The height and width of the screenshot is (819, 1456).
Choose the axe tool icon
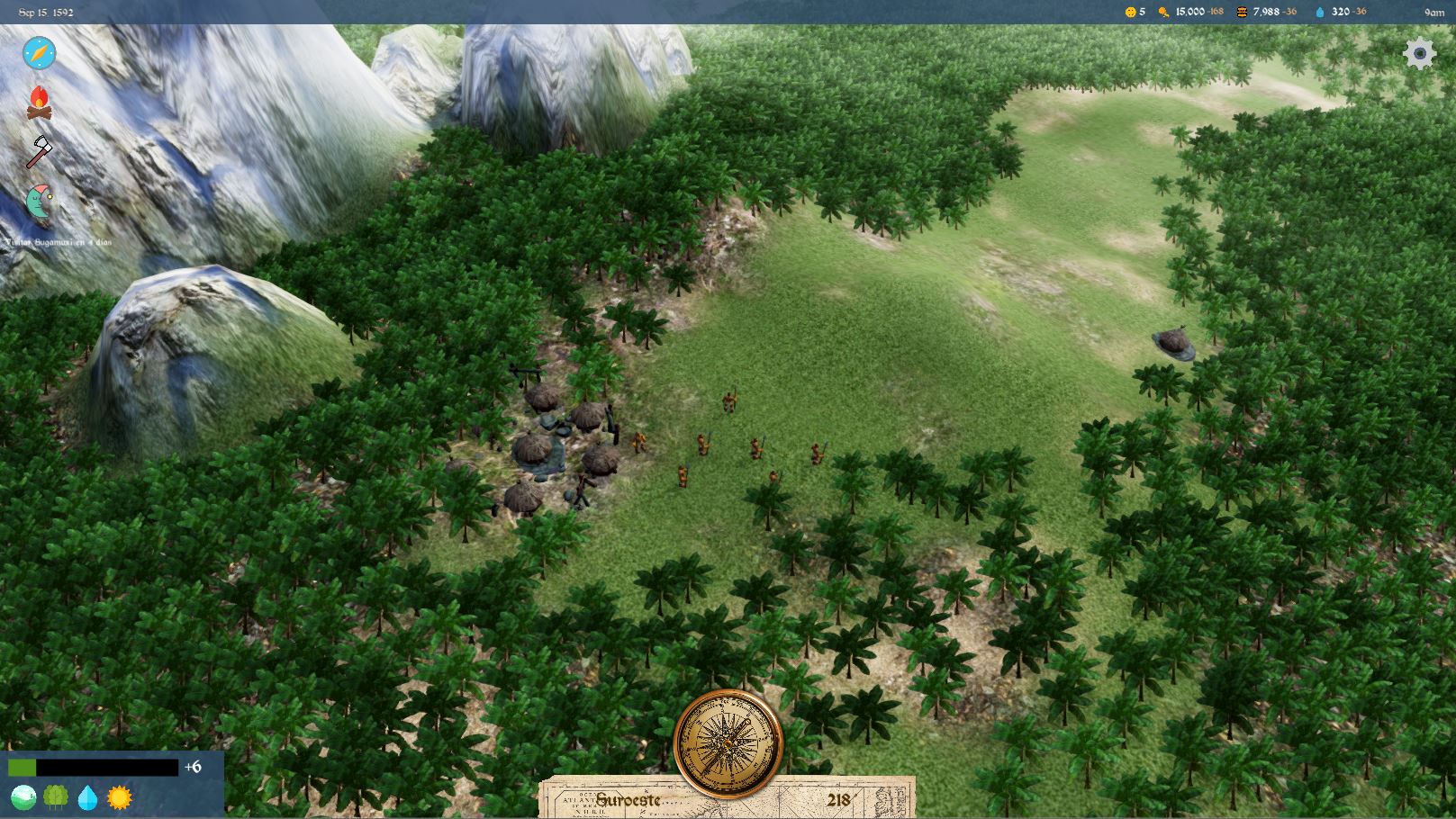[39, 151]
